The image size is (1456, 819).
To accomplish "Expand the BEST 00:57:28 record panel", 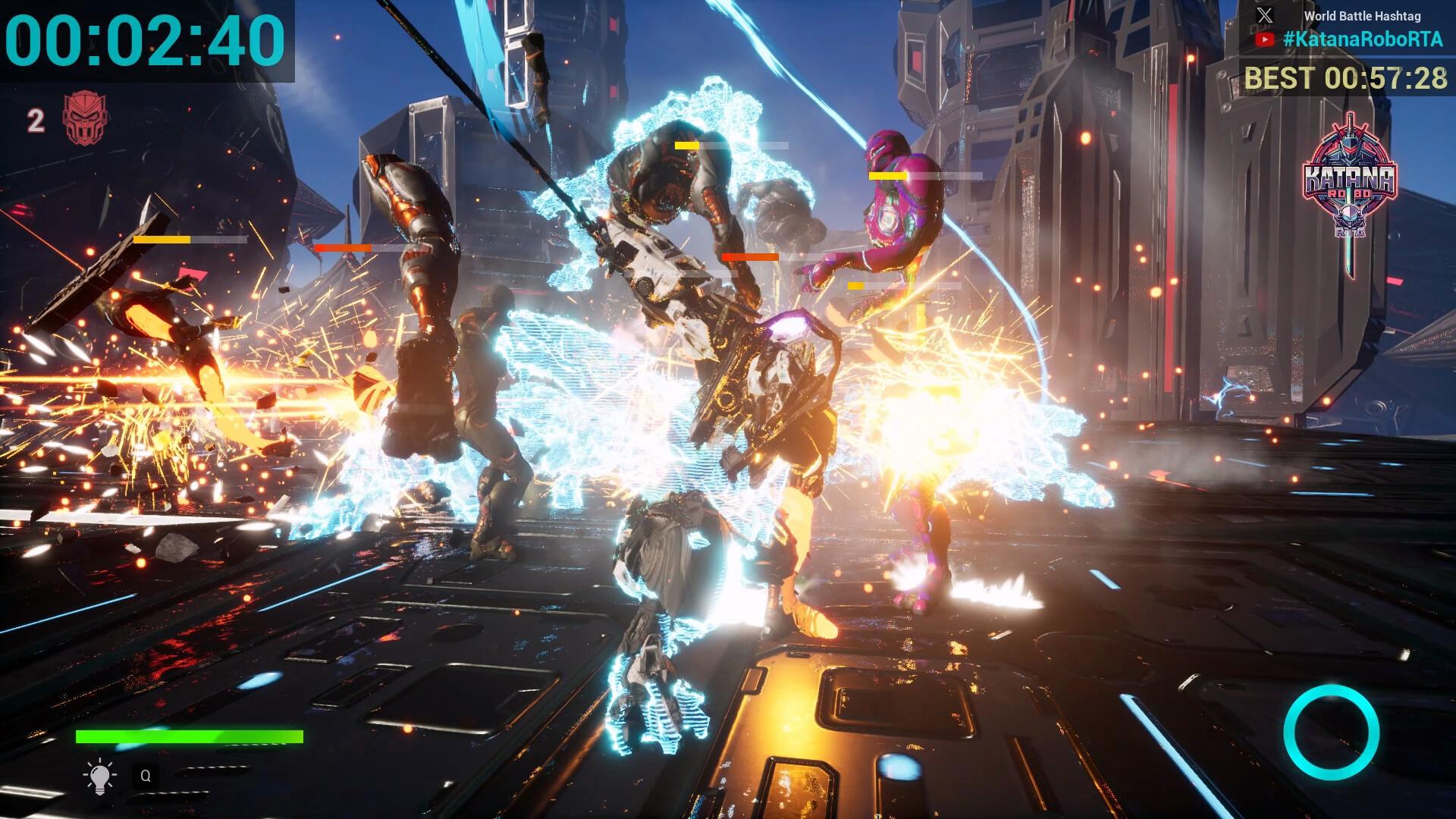I will [1346, 78].
